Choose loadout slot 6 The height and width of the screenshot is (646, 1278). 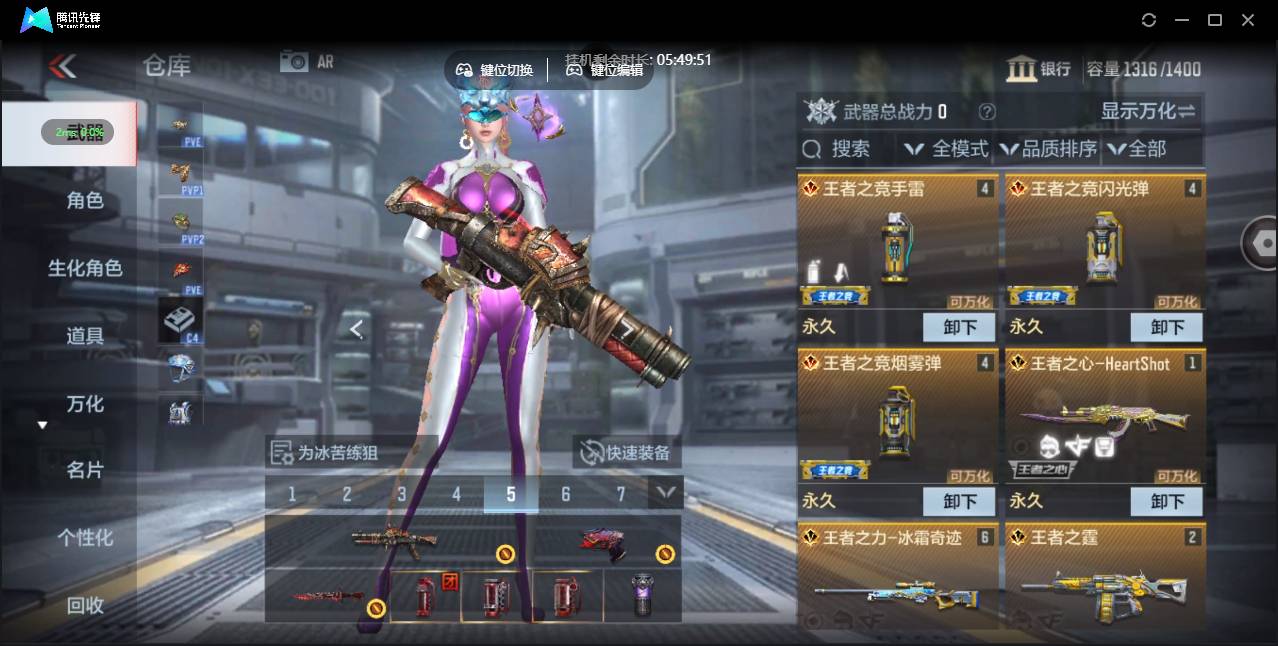(566, 493)
